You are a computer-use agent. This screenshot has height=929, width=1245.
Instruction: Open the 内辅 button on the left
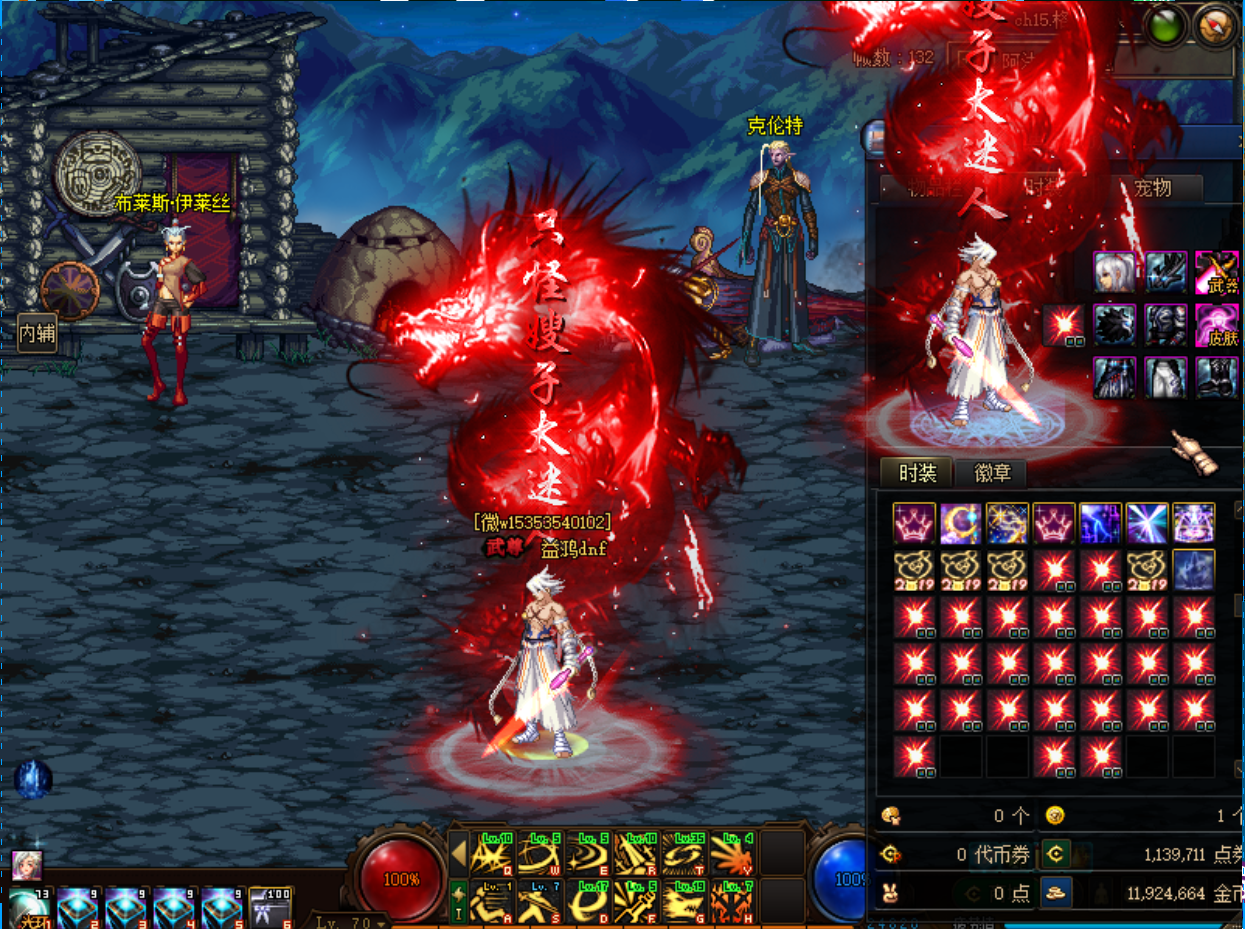click(x=38, y=333)
